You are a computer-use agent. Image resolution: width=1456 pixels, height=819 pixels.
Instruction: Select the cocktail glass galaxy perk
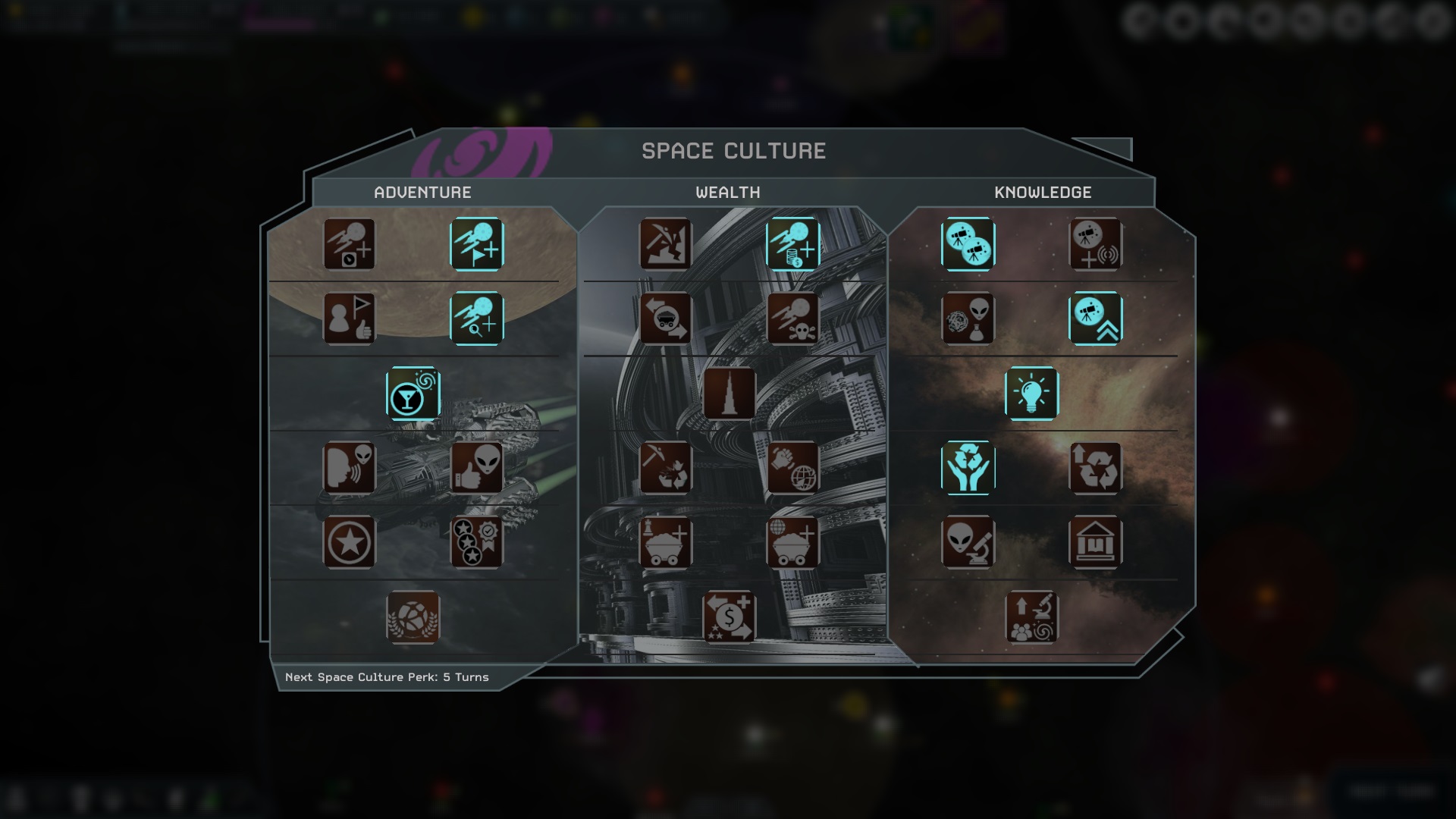click(413, 394)
